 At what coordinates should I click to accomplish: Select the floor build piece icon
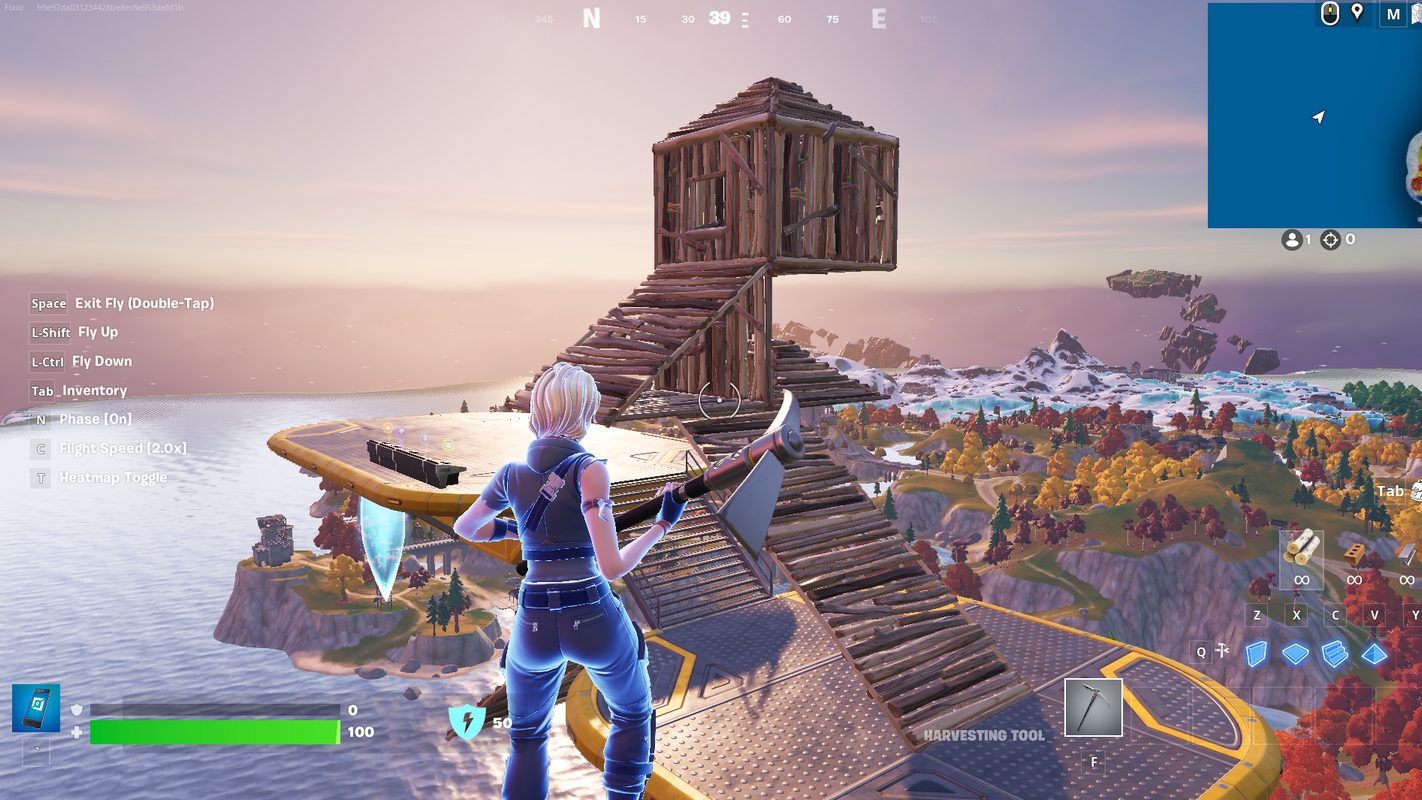pos(1296,652)
